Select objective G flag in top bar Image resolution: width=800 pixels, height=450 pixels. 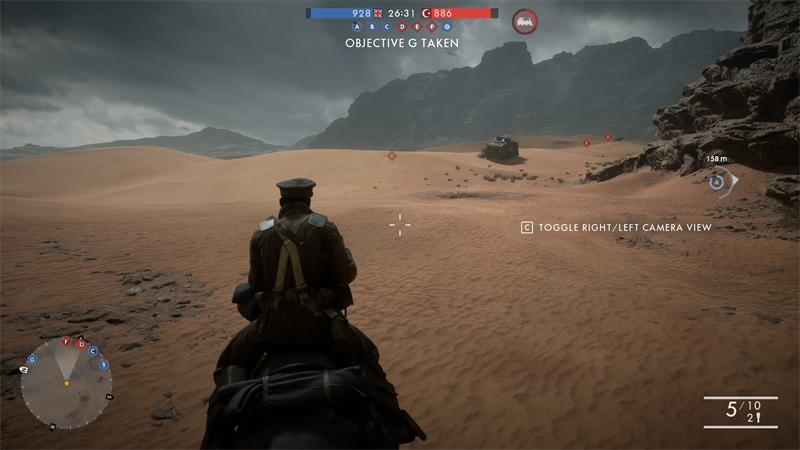click(x=447, y=27)
